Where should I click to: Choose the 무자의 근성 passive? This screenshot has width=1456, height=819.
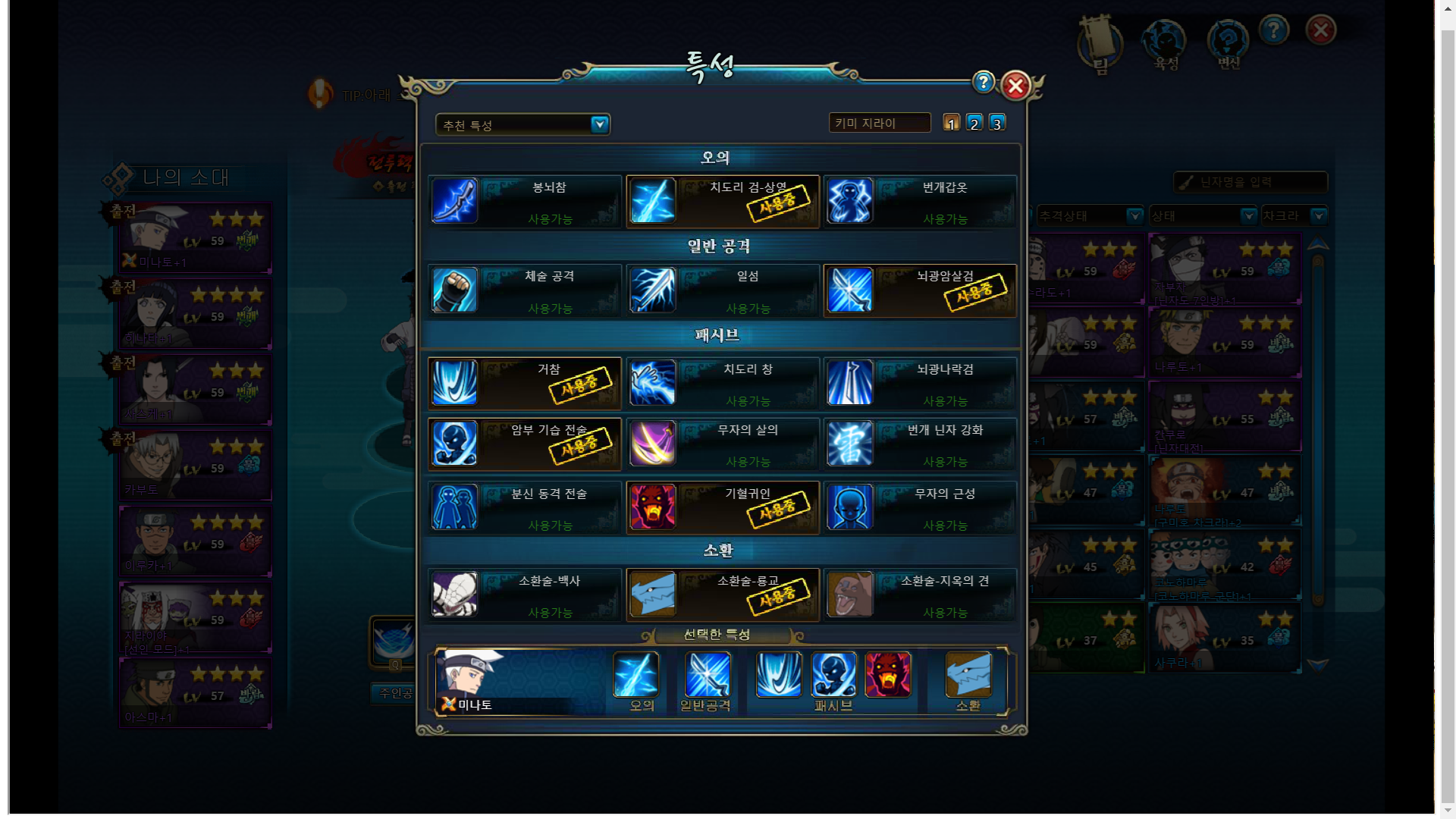point(920,508)
